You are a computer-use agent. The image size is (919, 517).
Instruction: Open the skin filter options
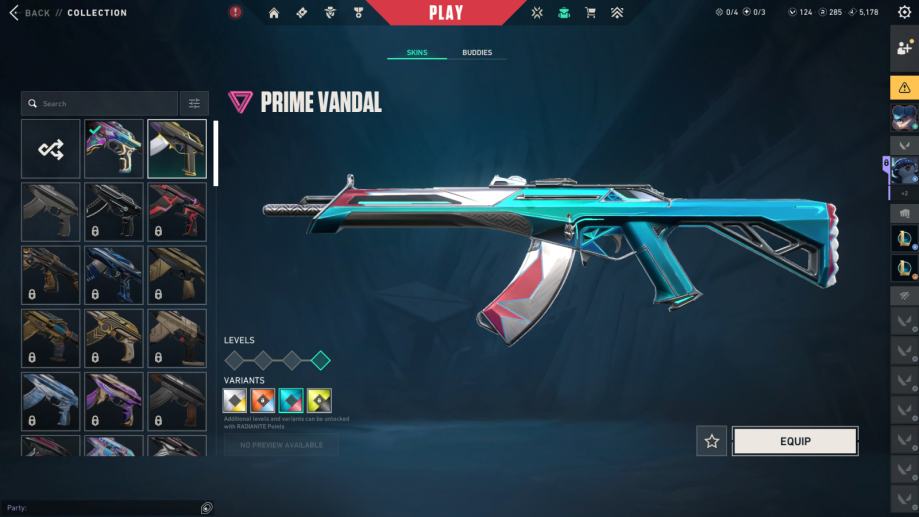point(194,104)
